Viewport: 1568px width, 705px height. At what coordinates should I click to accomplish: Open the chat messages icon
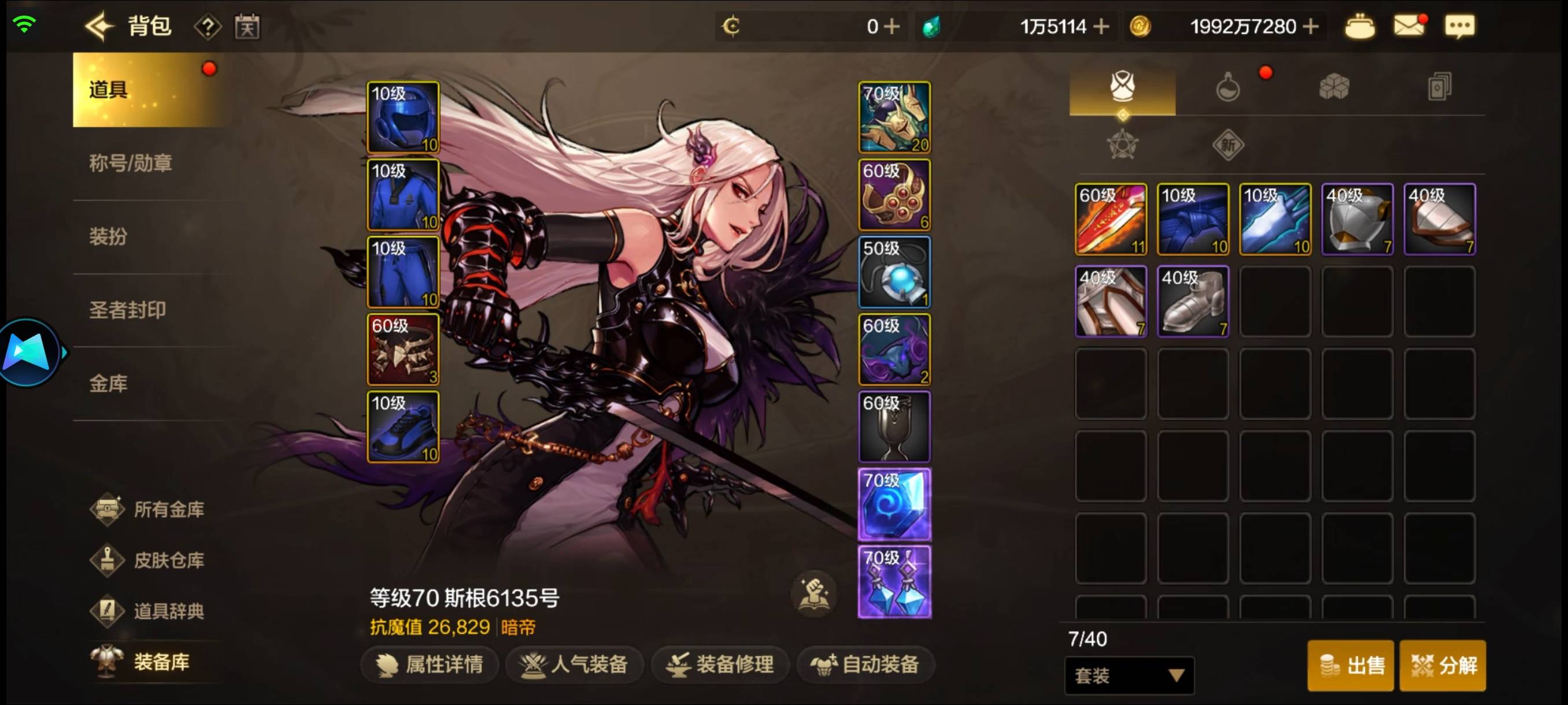point(1461,25)
